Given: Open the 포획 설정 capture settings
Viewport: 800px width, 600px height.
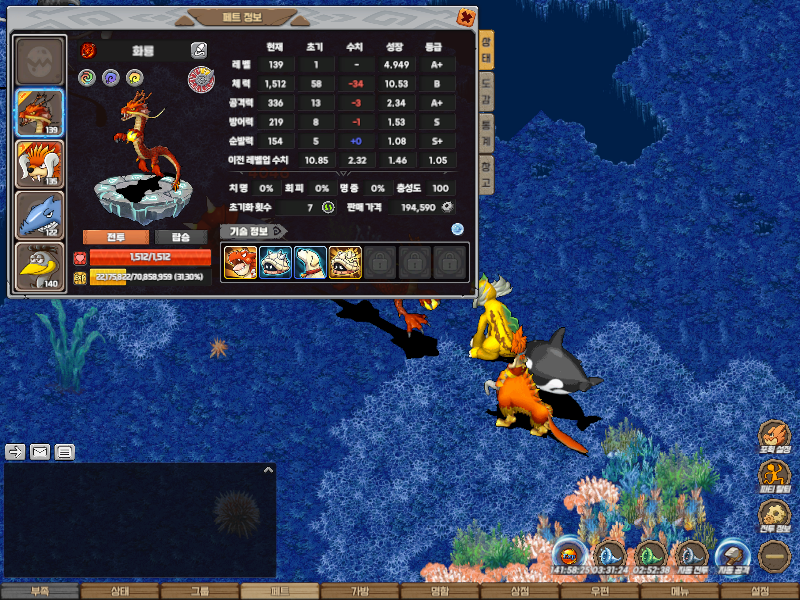Looking at the screenshot, I should tap(774, 437).
